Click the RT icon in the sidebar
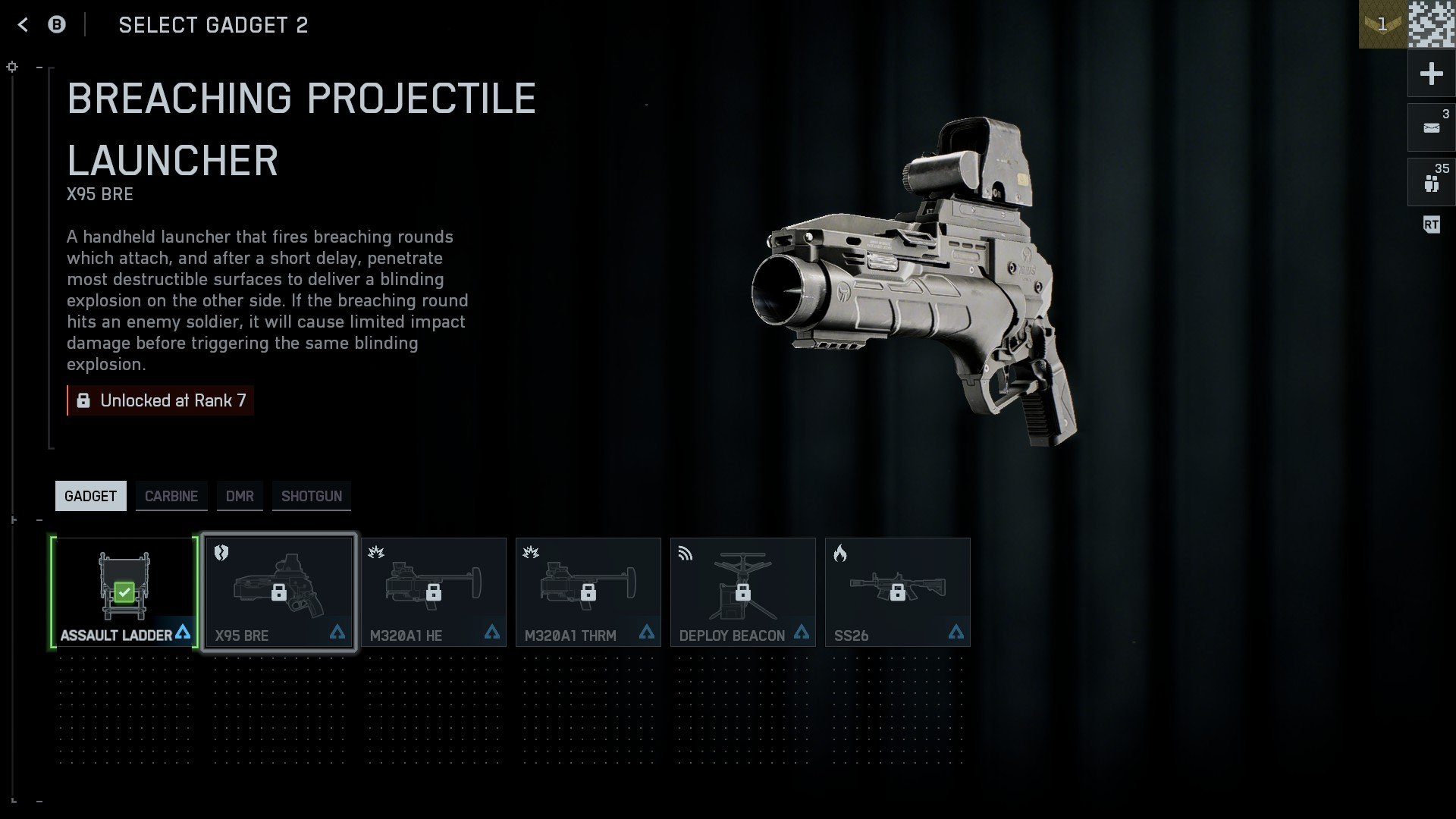1456x819 pixels. pos(1431,224)
